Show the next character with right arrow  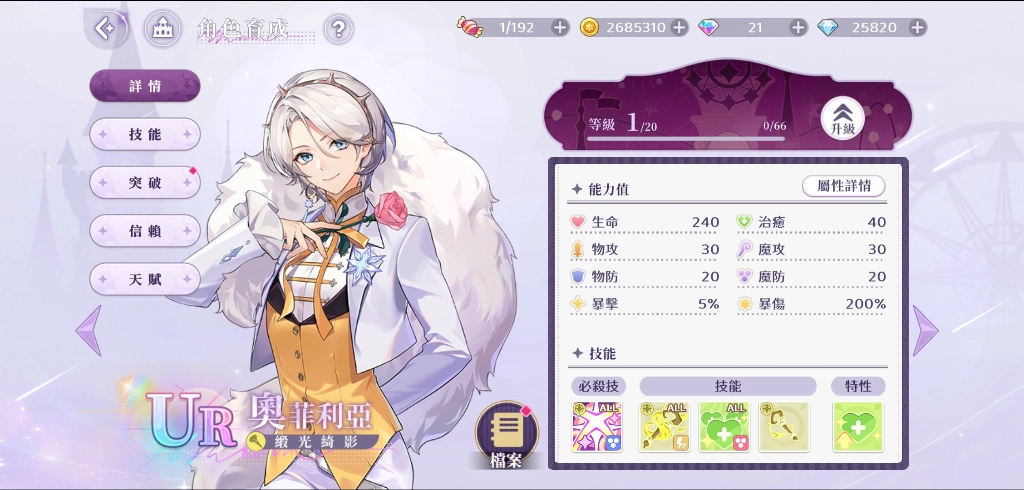[925, 330]
